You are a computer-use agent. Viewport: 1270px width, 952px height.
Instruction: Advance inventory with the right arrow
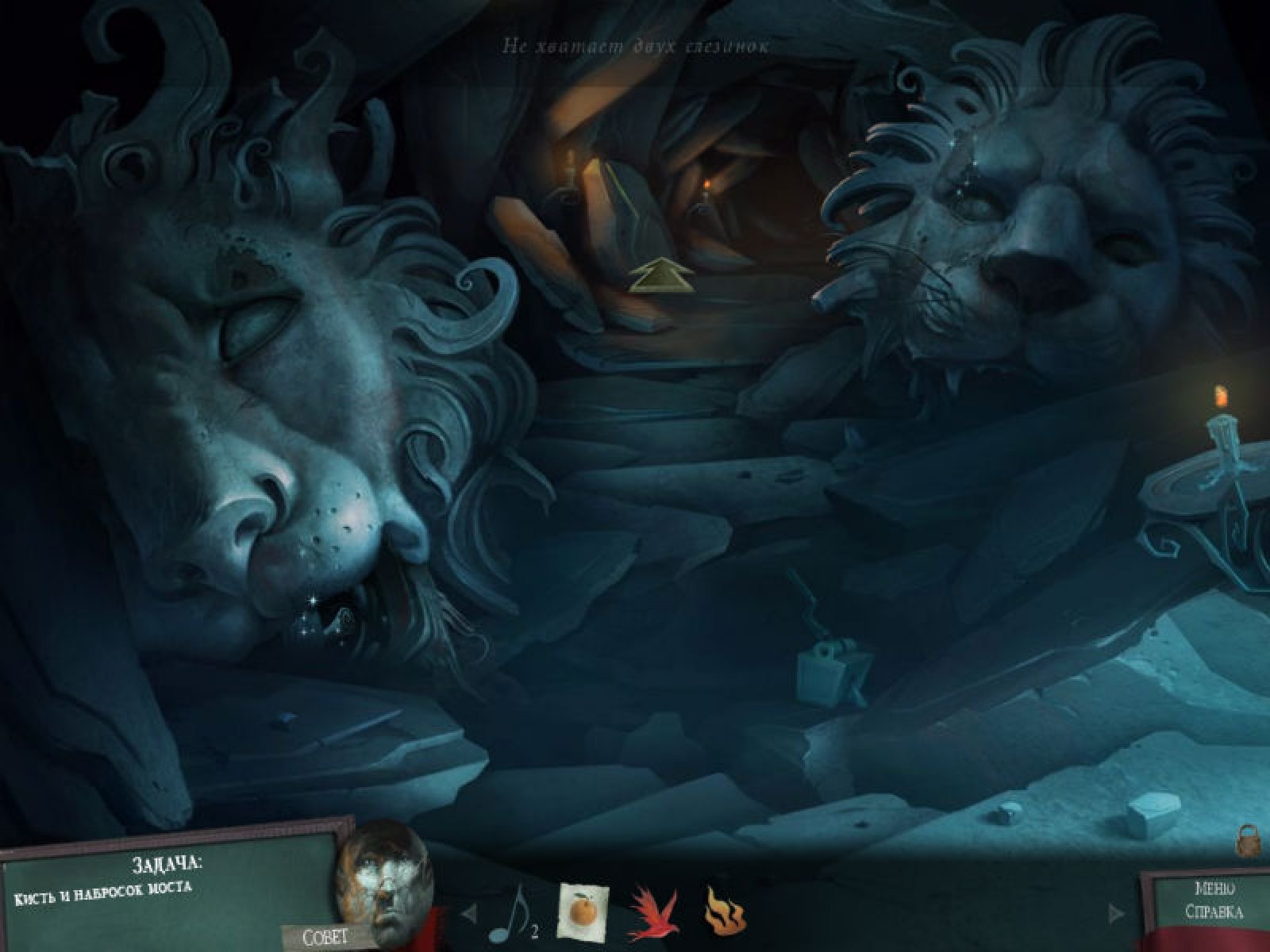click(x=1117, y=913)
